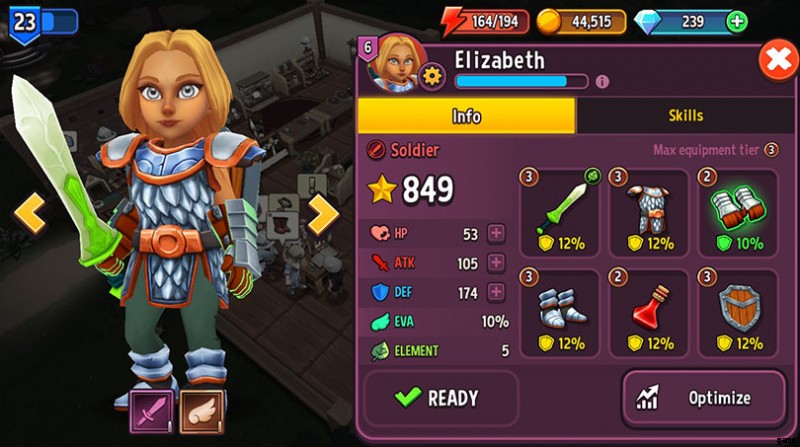Screen dimensions: 800x447
Task: Increase HP with its plus button
Action: (496, 234)
